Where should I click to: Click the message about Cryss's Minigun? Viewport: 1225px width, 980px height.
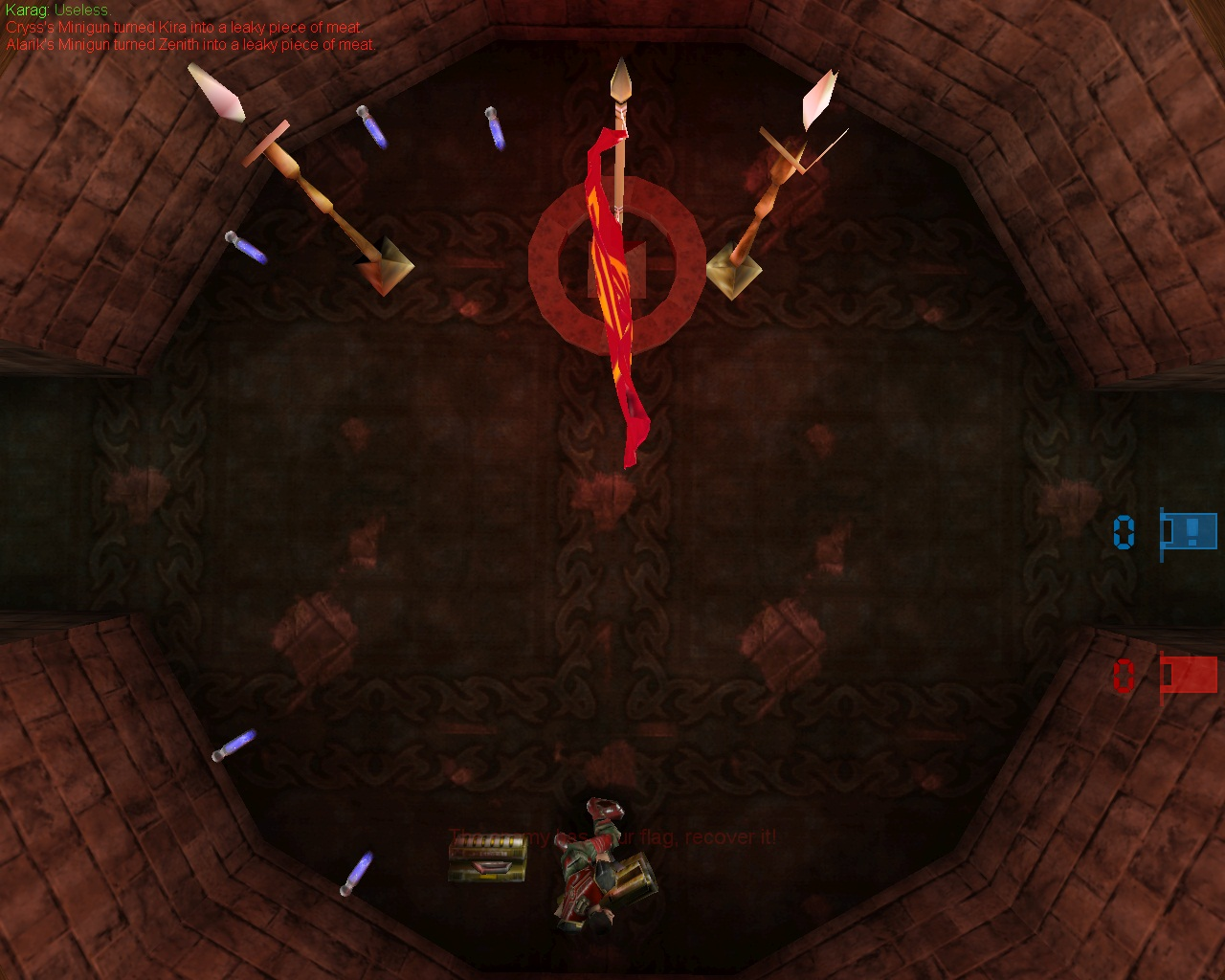182,29
